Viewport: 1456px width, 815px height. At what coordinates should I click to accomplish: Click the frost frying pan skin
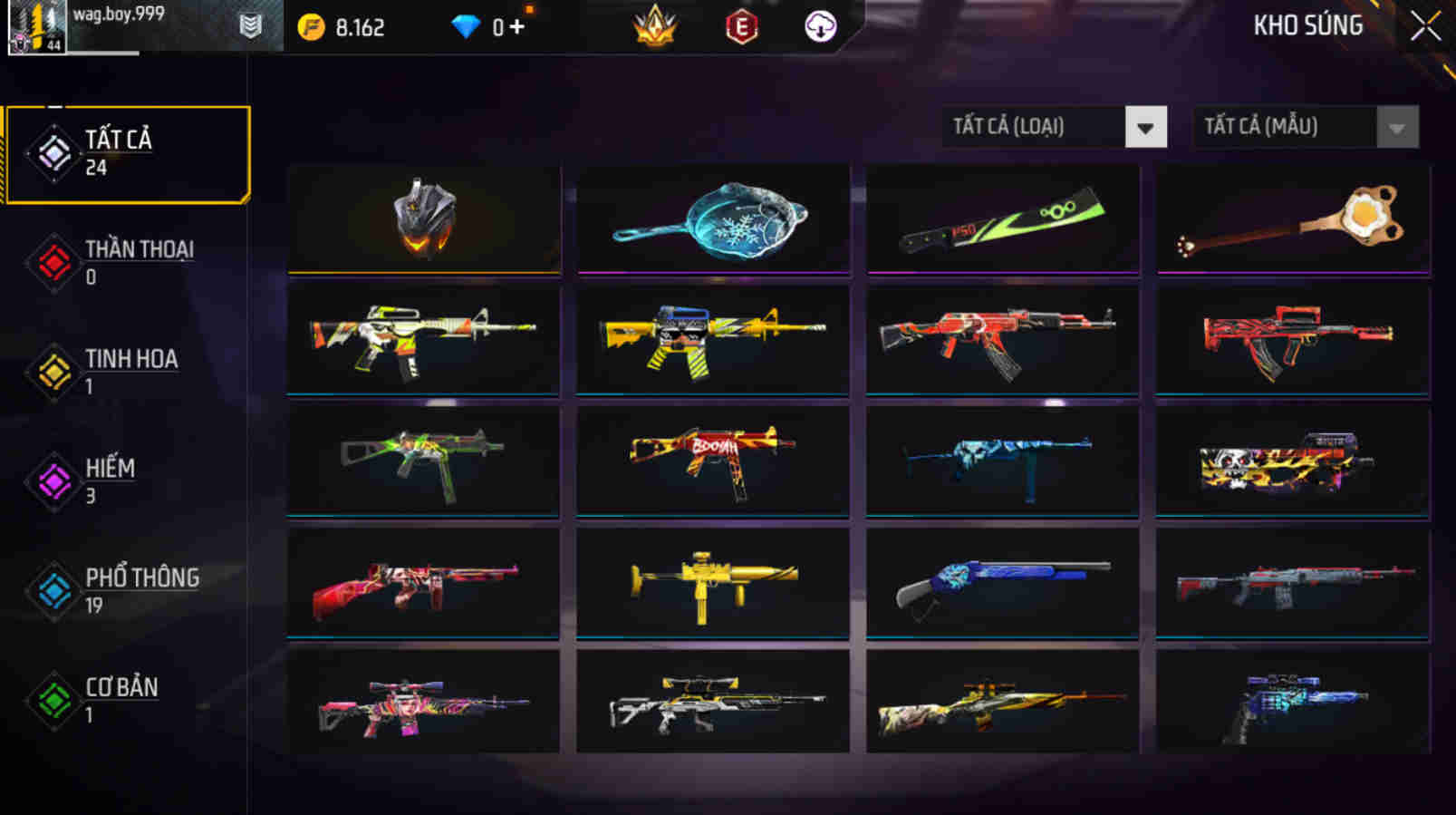[712, 218]
